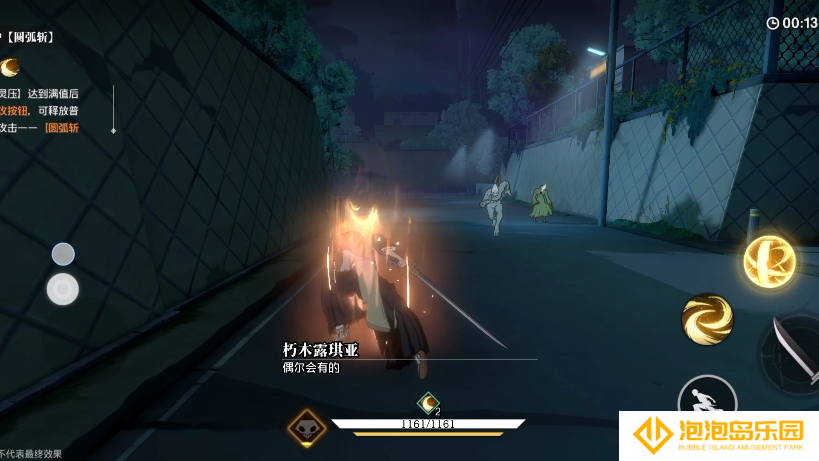Tap the virtual joystick thumb knob
This screenshot has height=461, width=819.
(x=63, y=289)
